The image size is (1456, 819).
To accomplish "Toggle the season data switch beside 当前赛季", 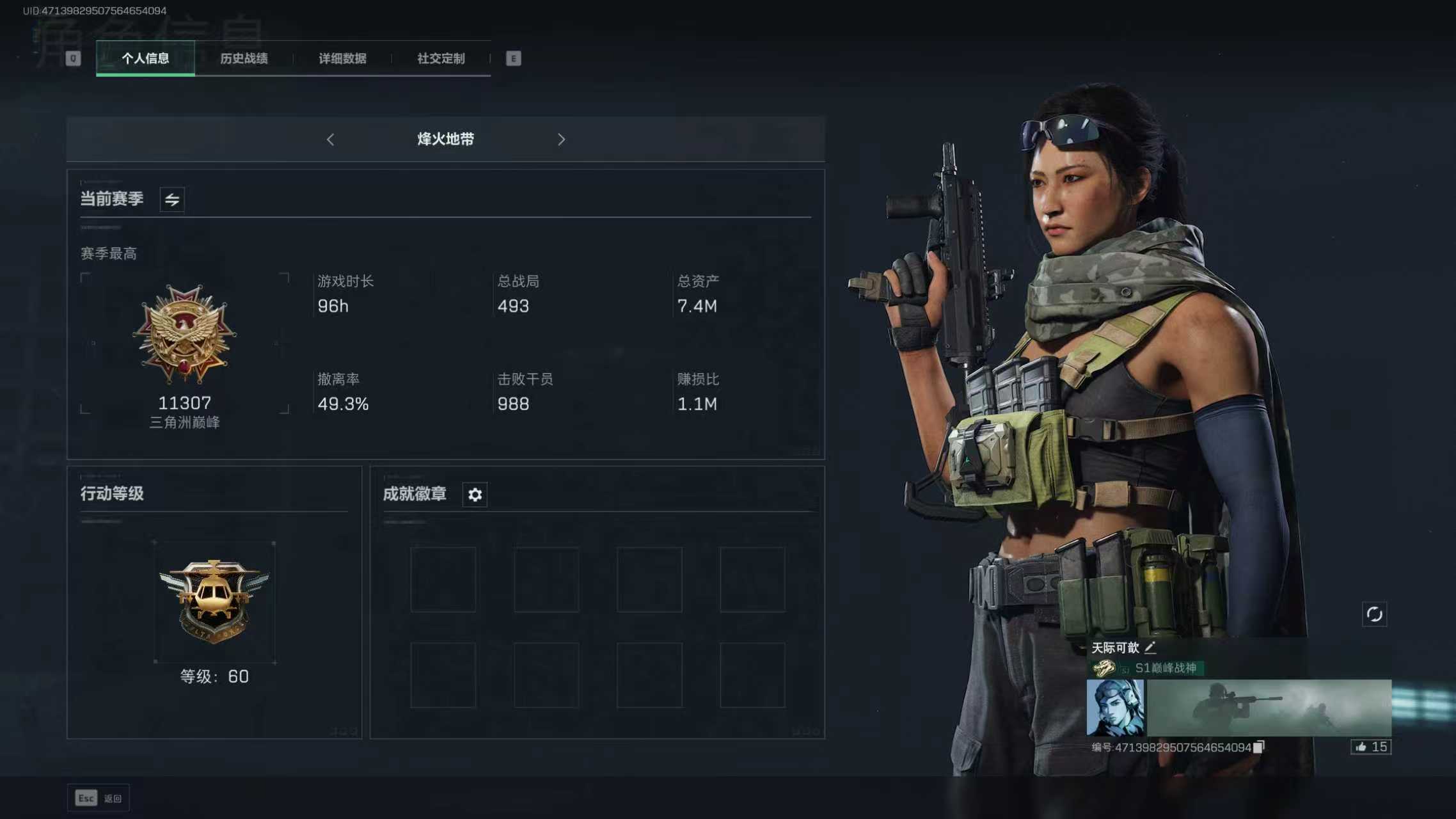I will point(171,199).
